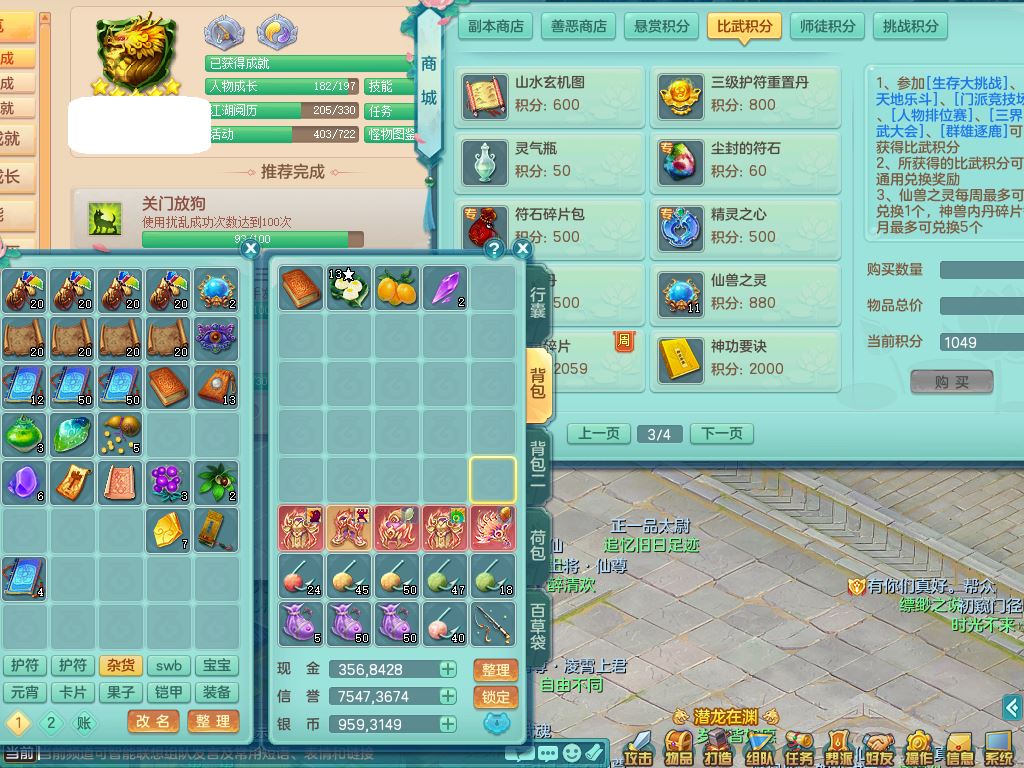Open the 挑战积分 shop tab

tap(911, 26)
